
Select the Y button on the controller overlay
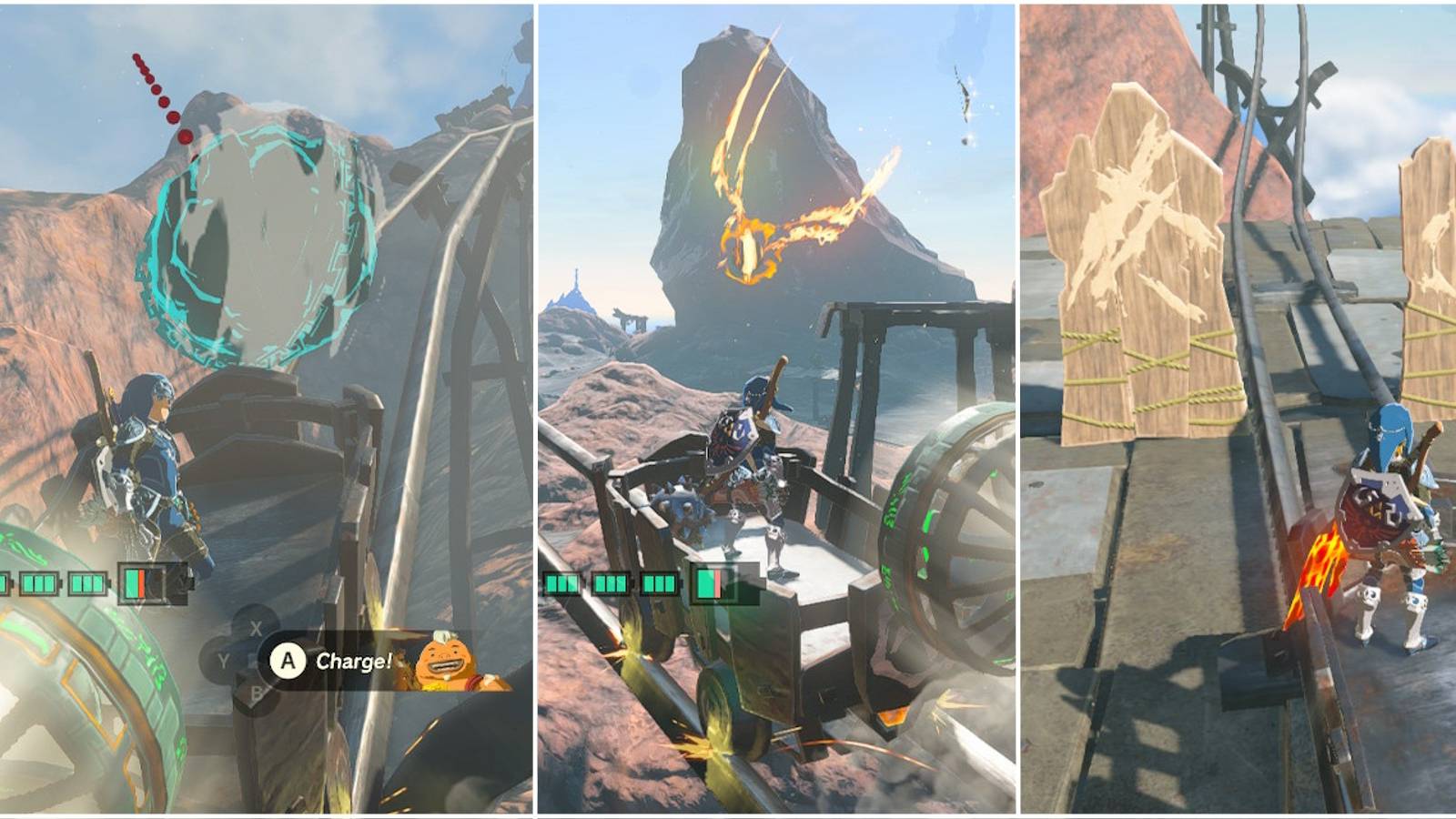click(223, 659)
